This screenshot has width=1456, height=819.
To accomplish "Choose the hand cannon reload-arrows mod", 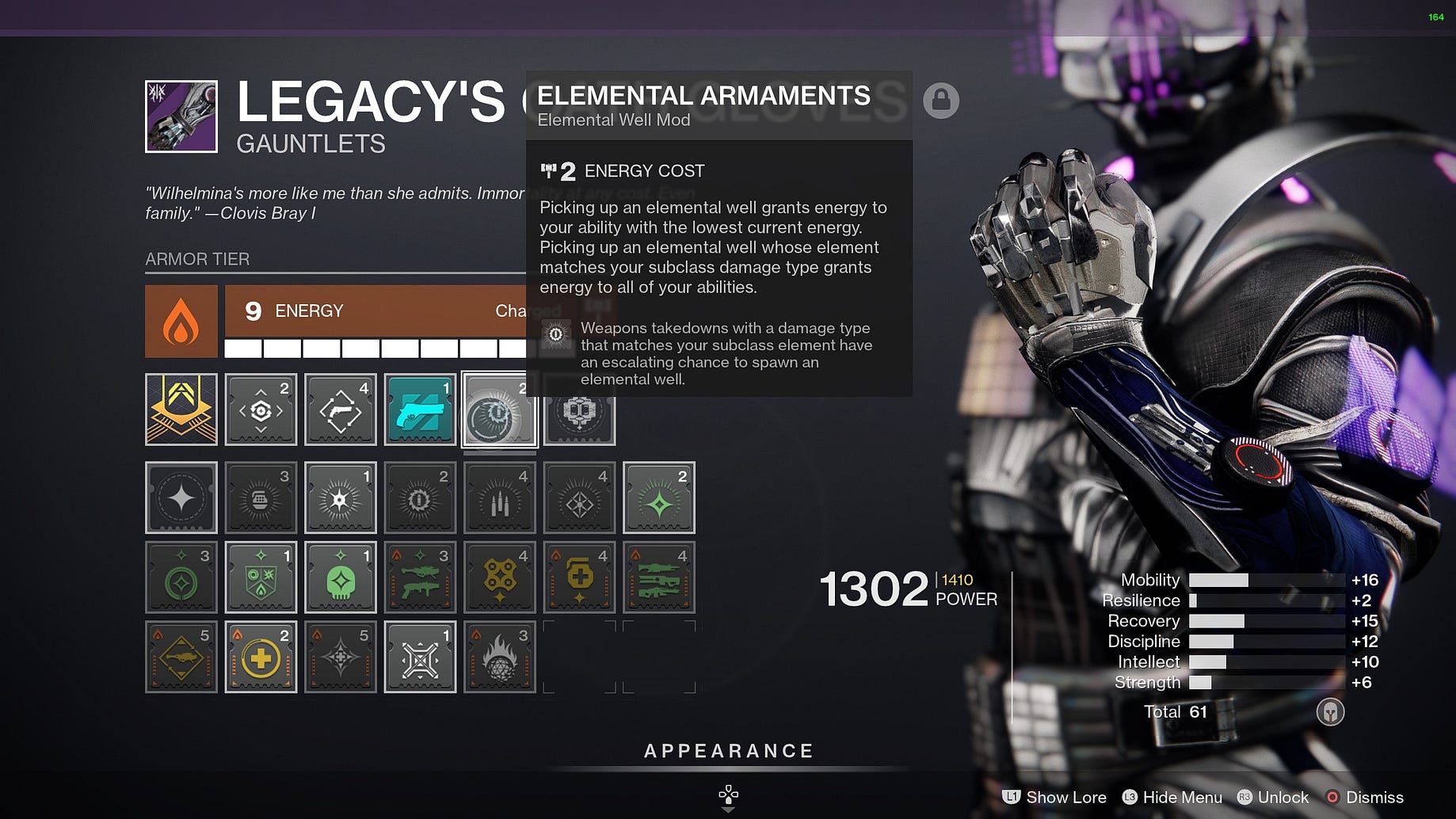I will click(x=341, y=409).
